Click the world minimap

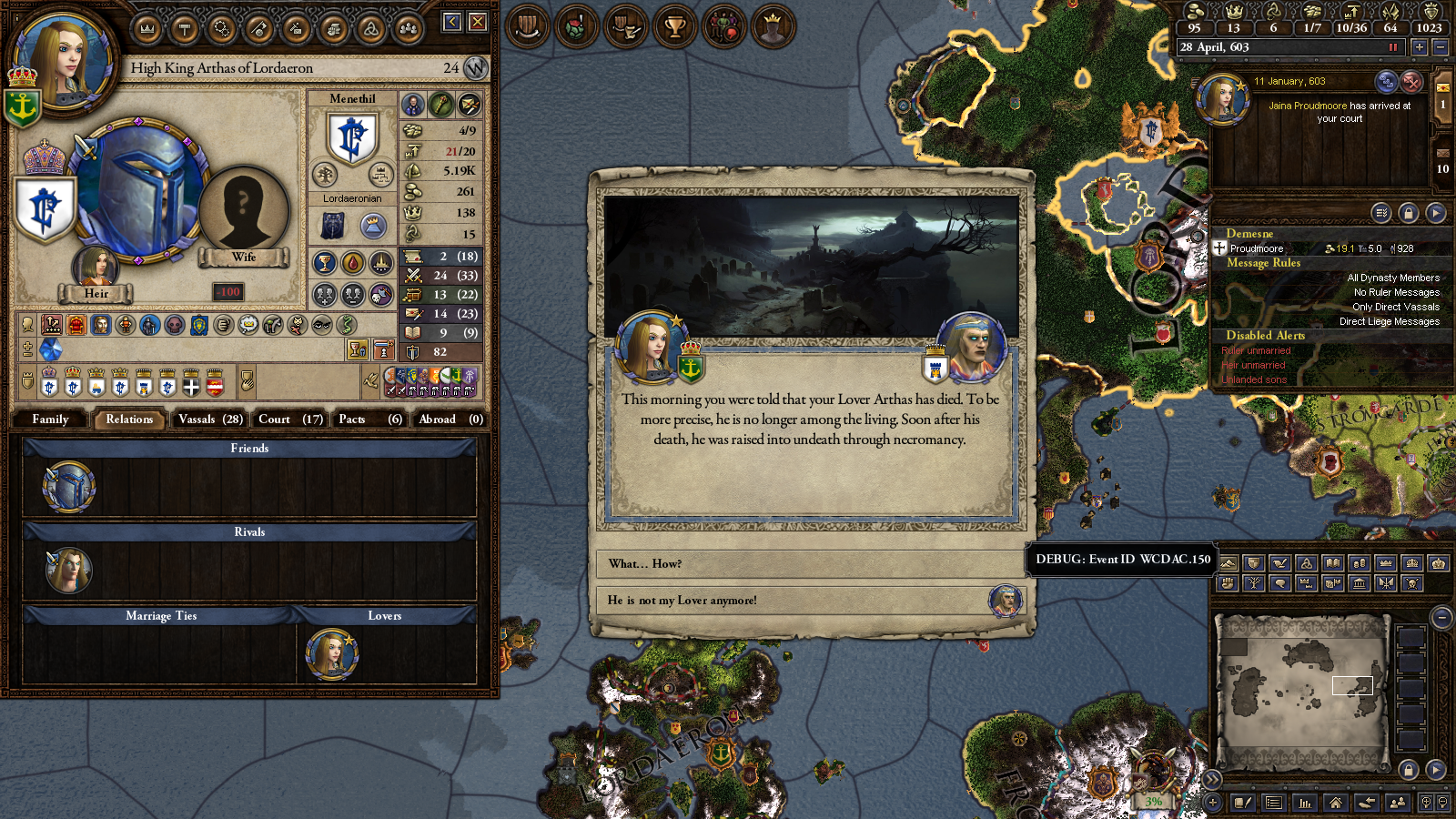[1302, 692]
